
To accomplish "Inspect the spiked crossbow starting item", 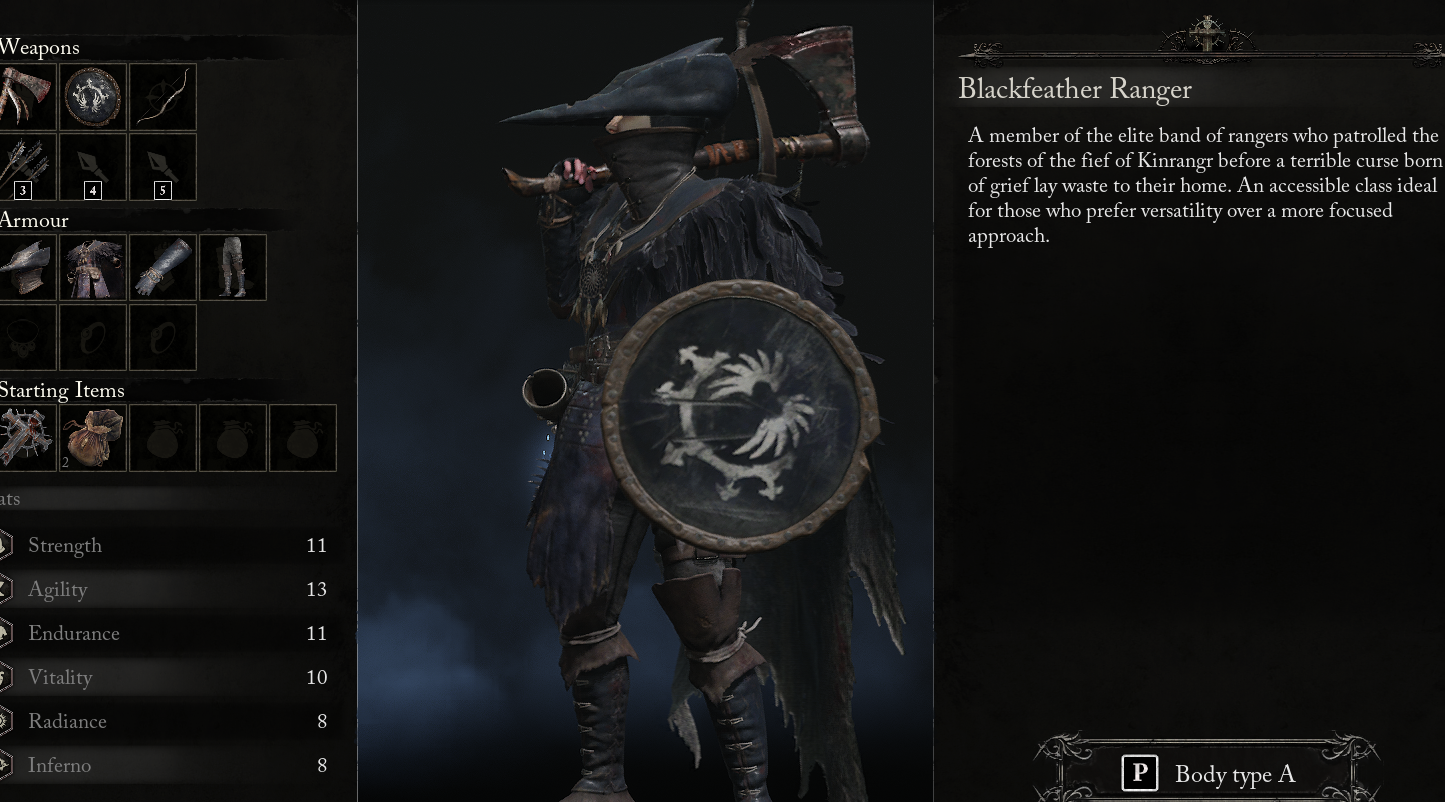I will click(x=24, y=437).
